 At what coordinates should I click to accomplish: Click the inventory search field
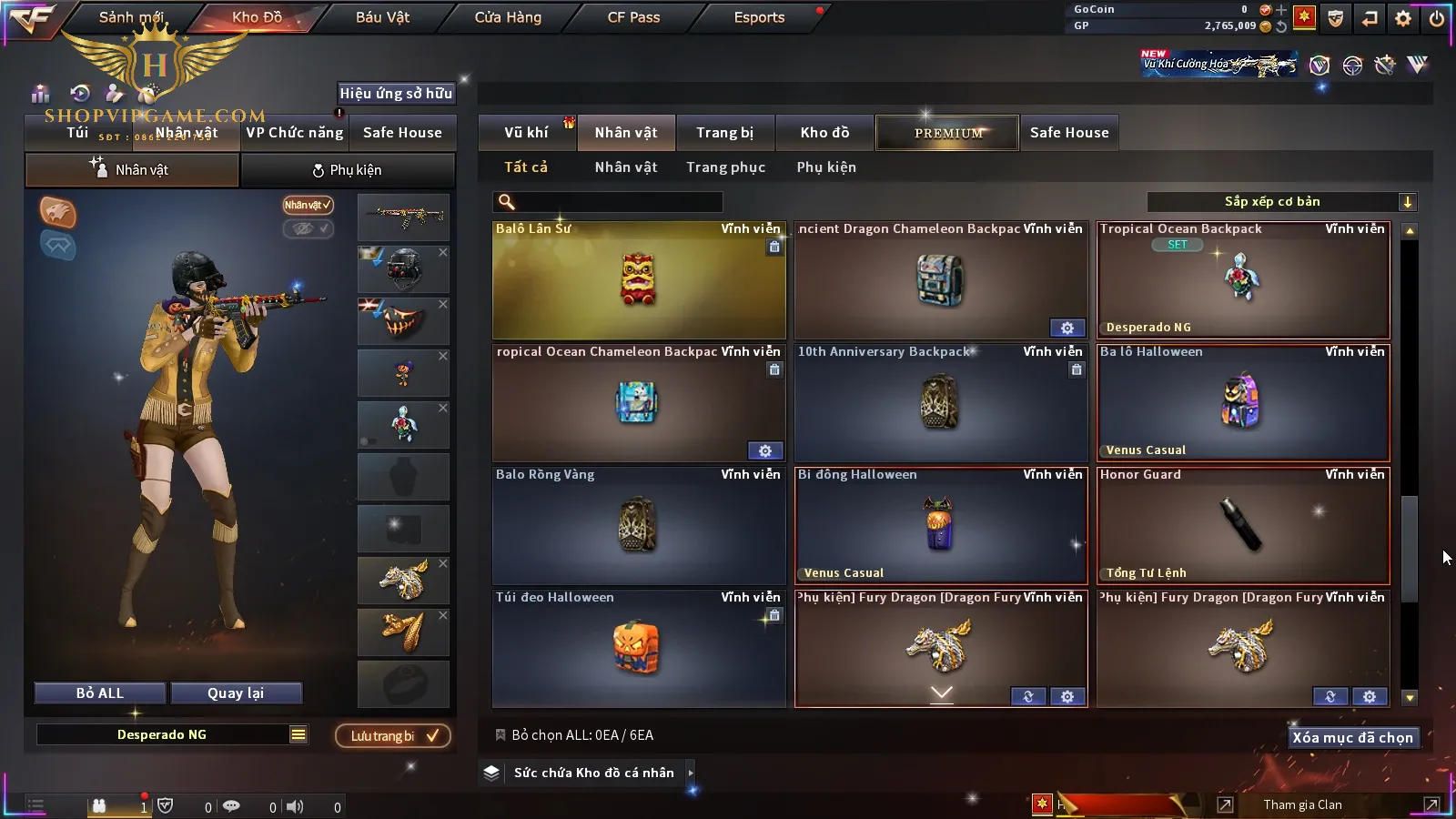click(608, 202)
